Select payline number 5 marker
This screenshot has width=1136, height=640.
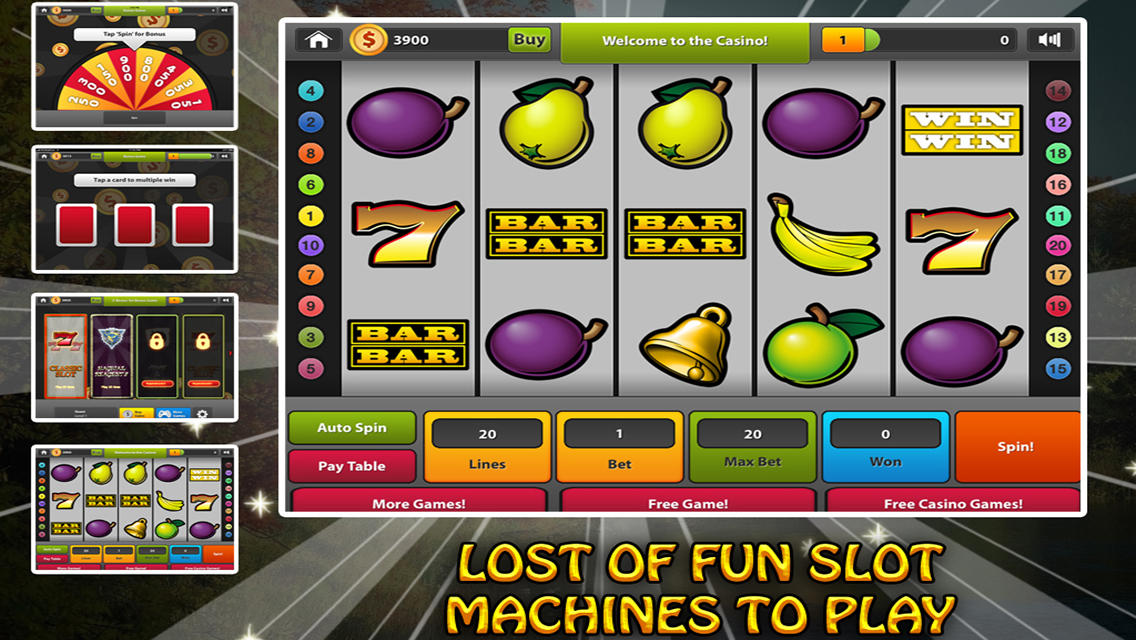311,369
